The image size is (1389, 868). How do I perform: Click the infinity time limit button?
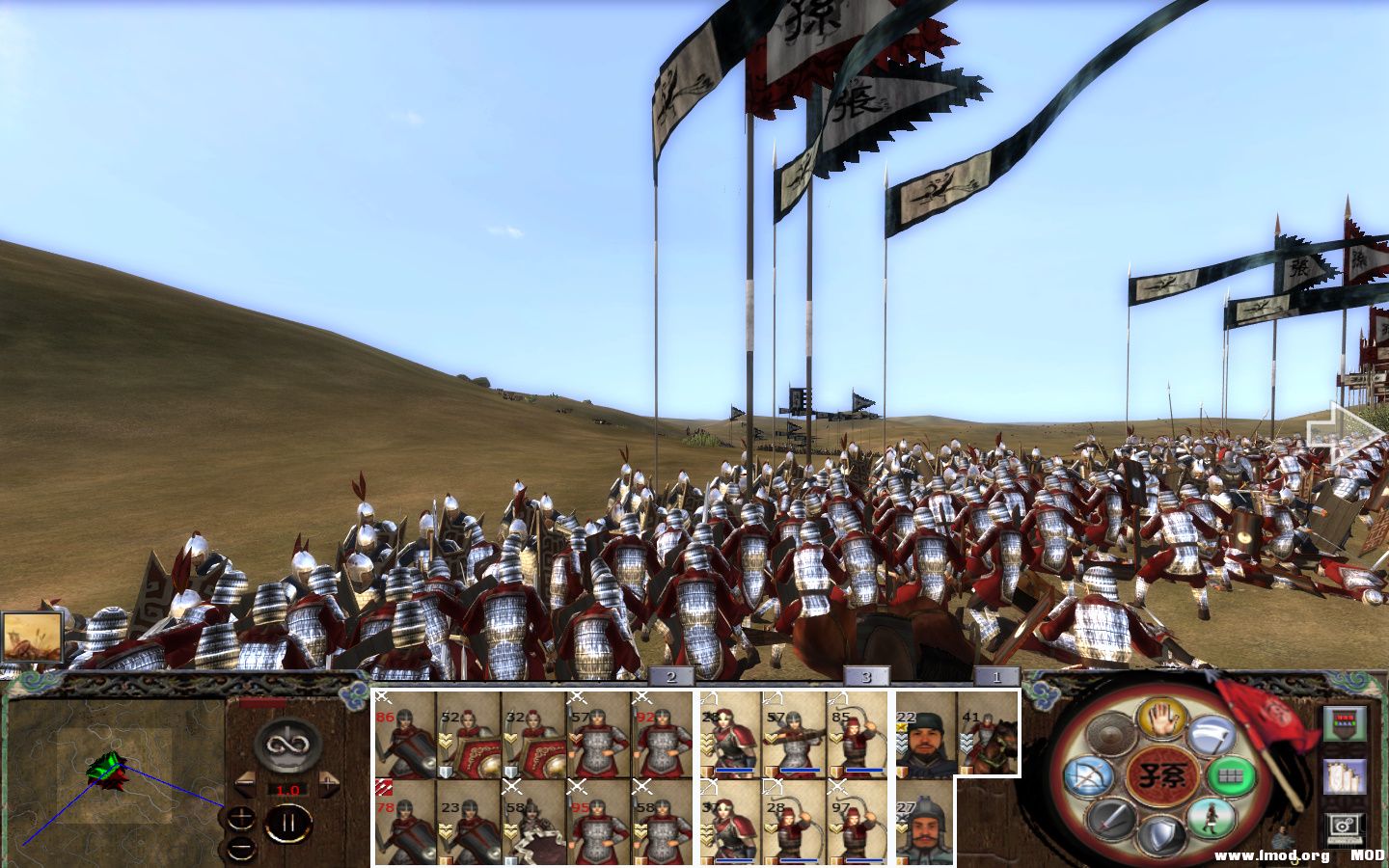click(x=287, y=745)
